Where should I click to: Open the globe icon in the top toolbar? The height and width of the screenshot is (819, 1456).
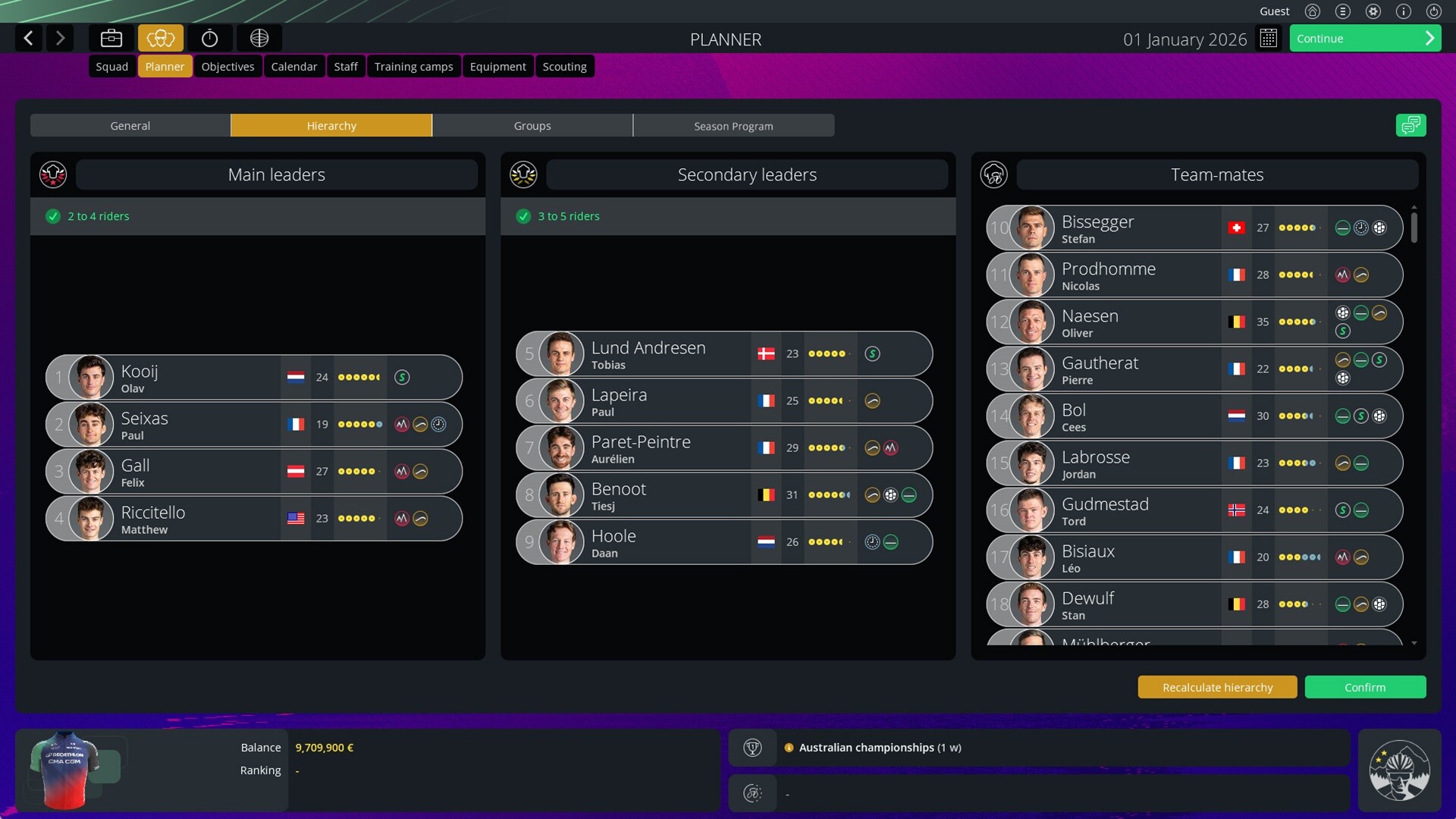pos(259,38)
